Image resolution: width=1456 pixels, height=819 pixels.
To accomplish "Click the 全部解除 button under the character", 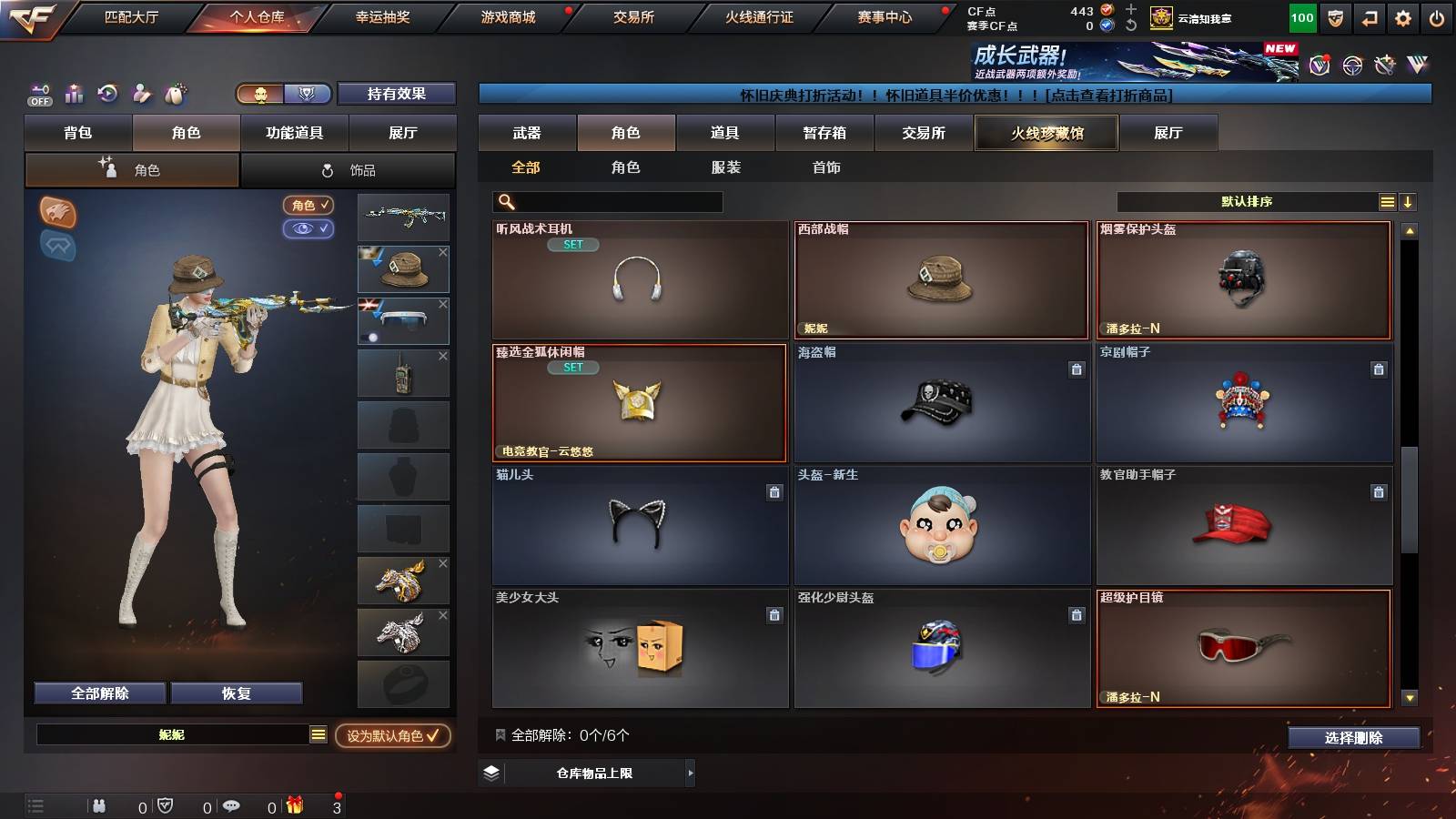I will point(98,693).
